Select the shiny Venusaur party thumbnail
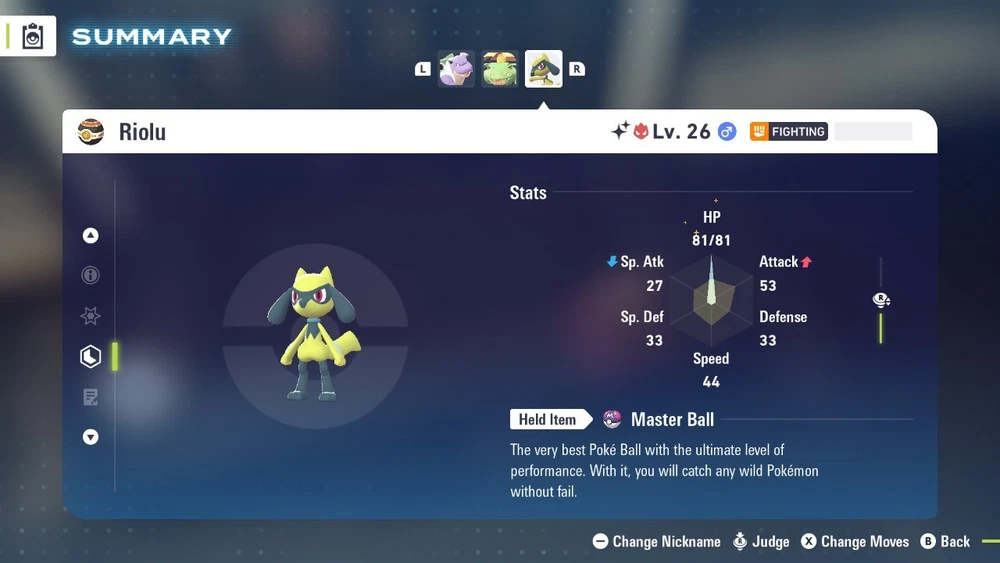Viewport: 1000px width, 563px height. click(x=500, y=69)
